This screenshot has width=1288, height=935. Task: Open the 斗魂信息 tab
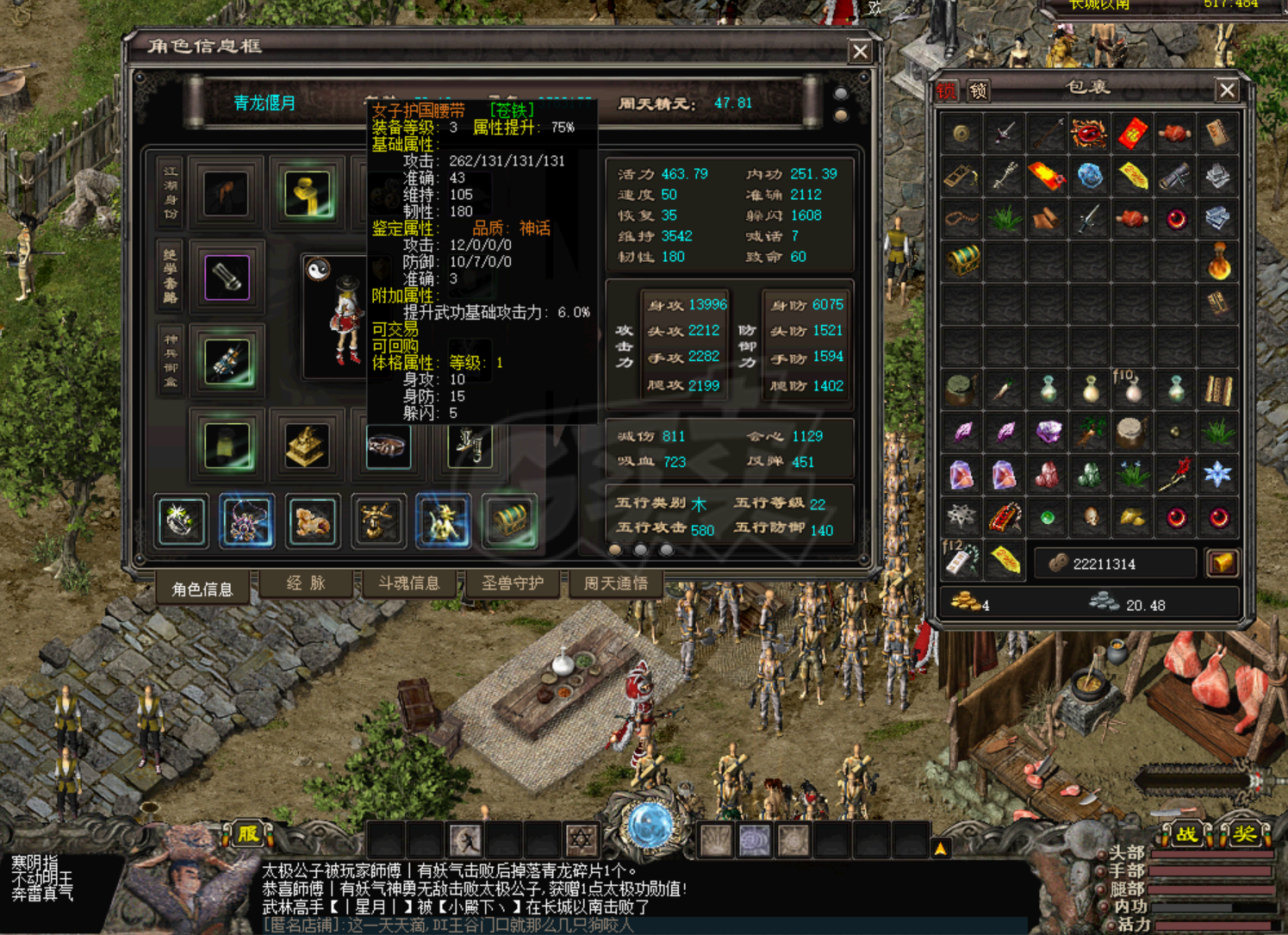click(408, 583)
